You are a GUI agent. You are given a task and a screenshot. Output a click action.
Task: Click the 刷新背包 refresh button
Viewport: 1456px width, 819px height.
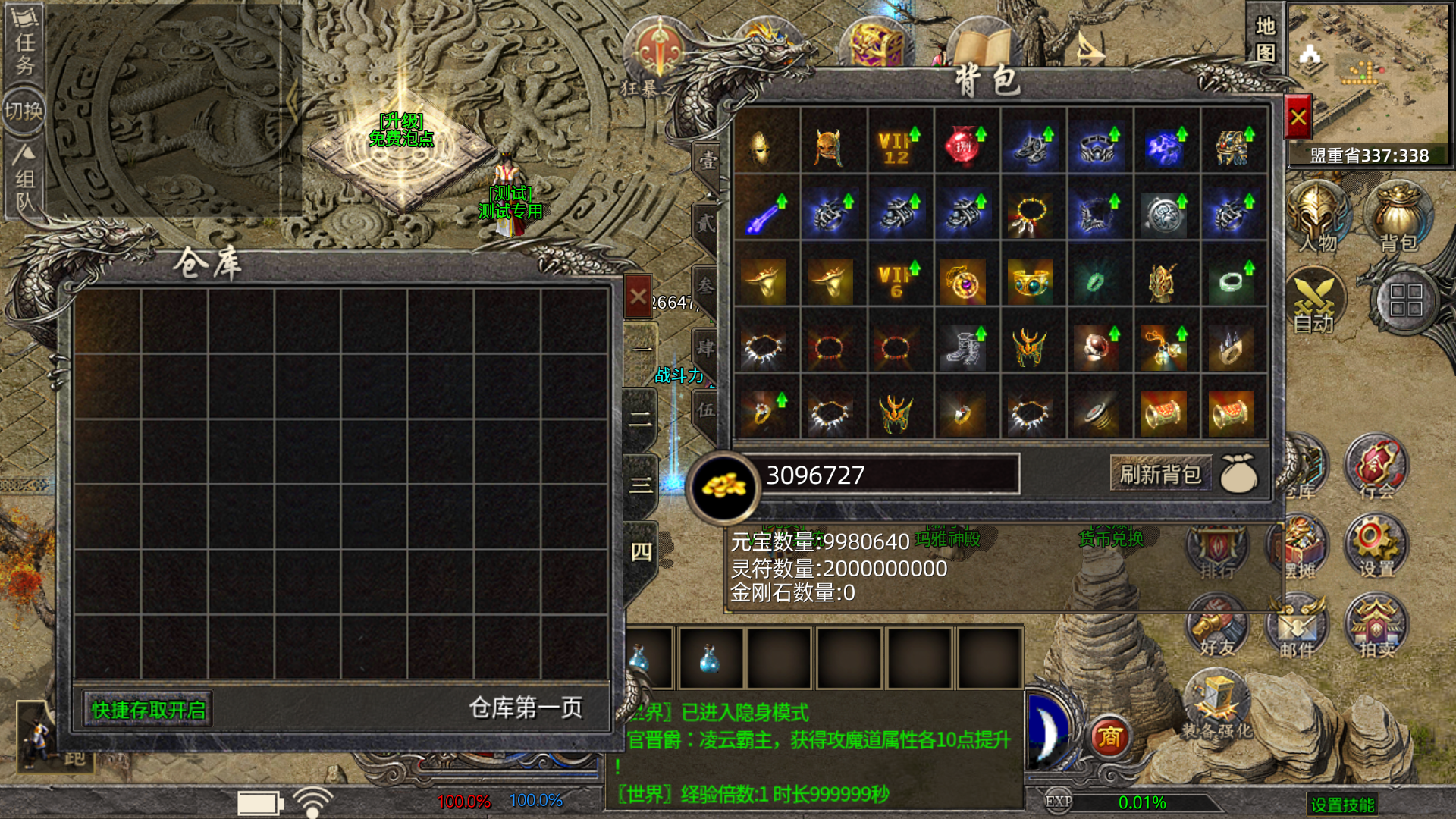pyautogui.click(x=1159, y=475)
